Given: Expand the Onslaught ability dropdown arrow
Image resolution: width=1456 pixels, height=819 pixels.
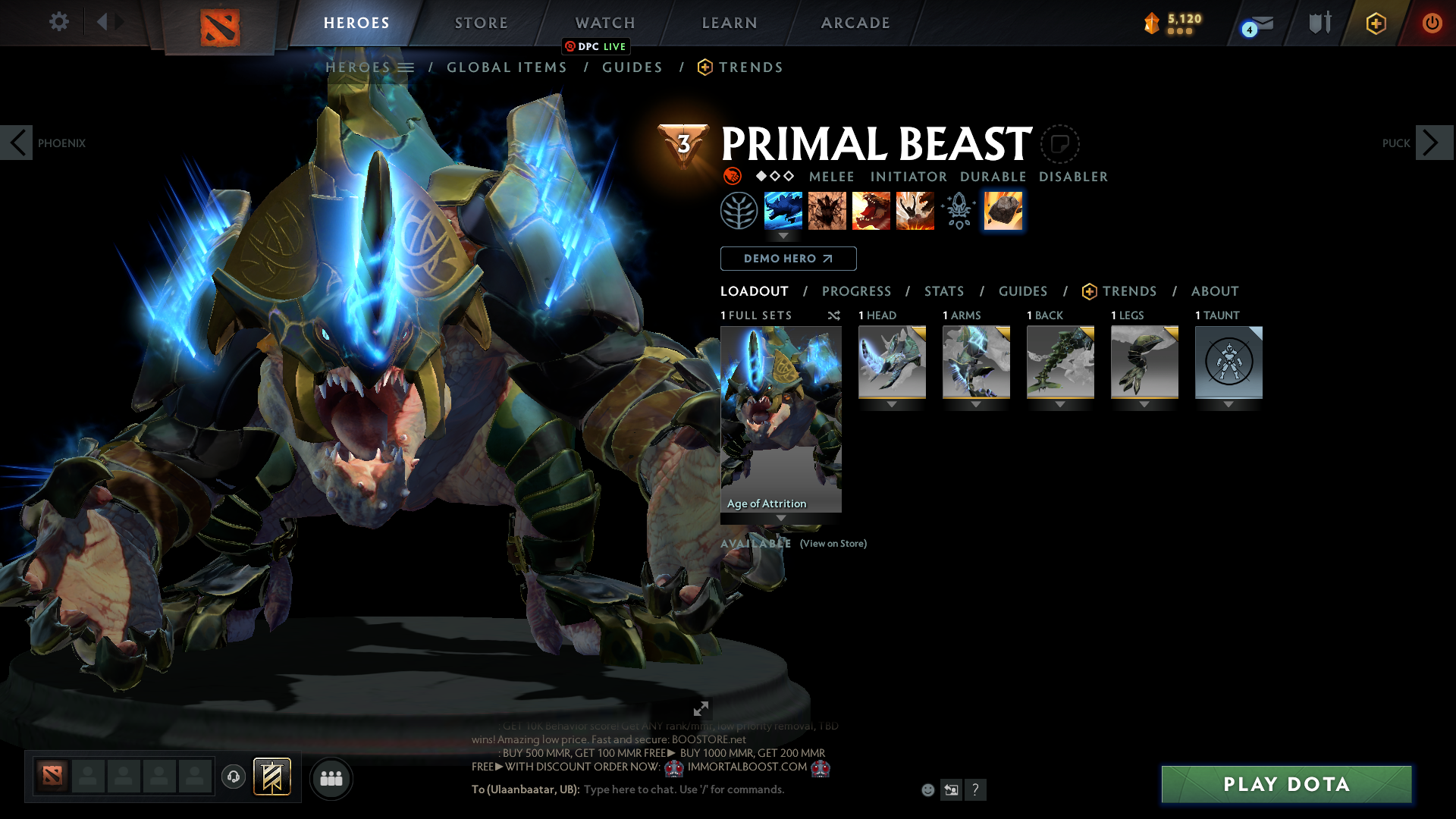Looking at the screenshot, I should pos(783,236).
